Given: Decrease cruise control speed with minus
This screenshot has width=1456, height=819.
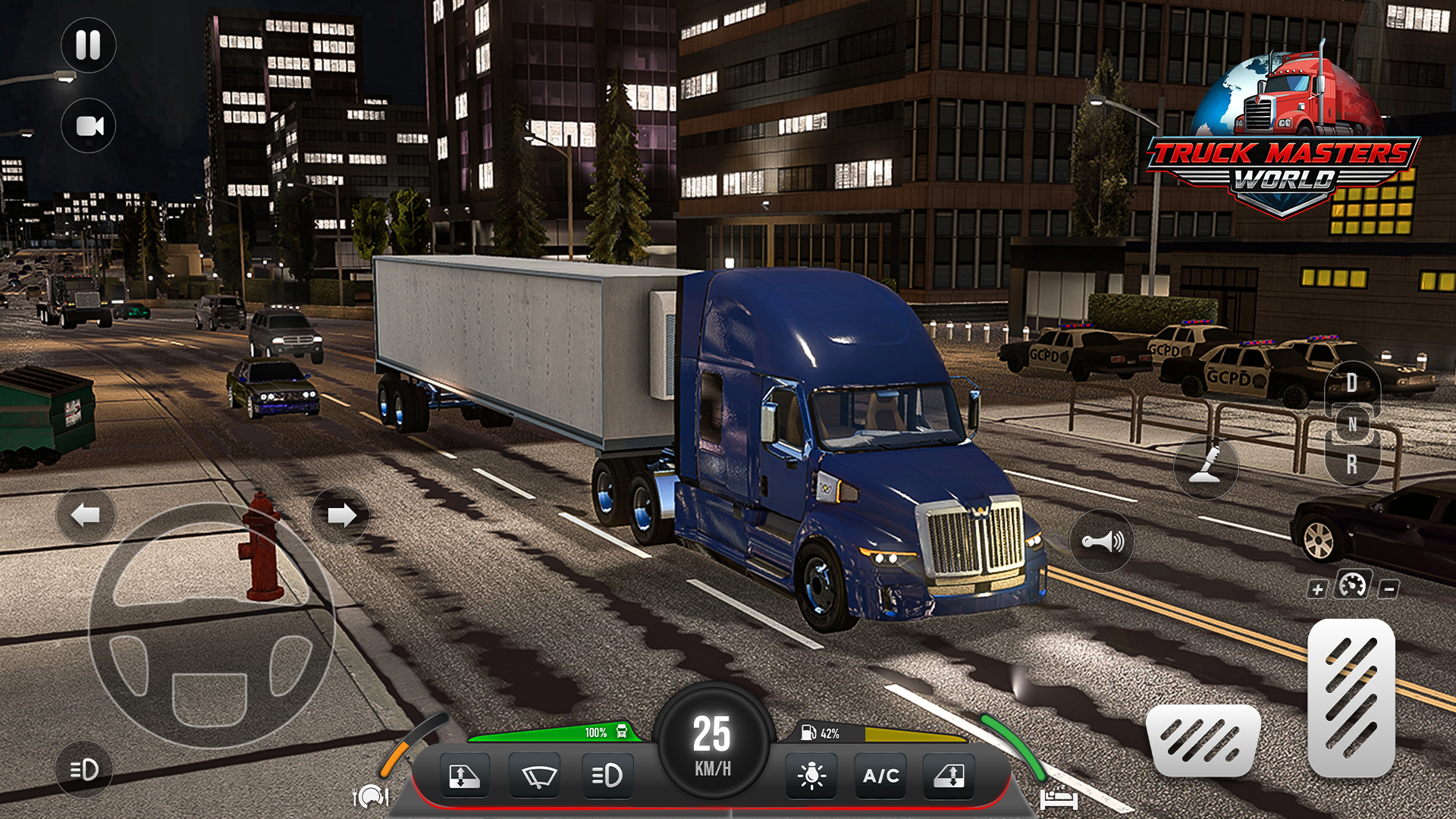Looking at the screenshot, I should tap(1389, 588).
